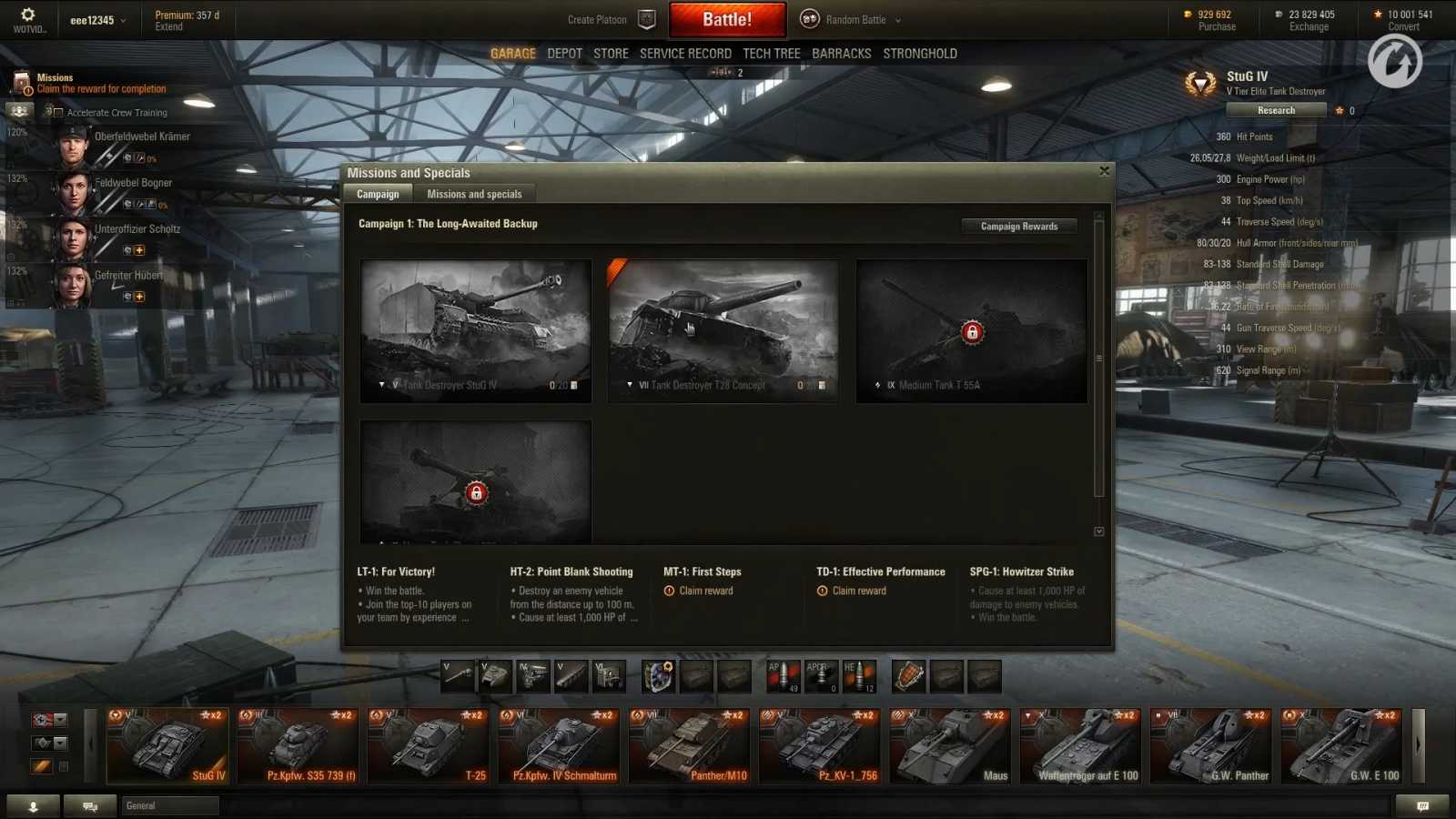Select the HE shell icon

[859, 675]
